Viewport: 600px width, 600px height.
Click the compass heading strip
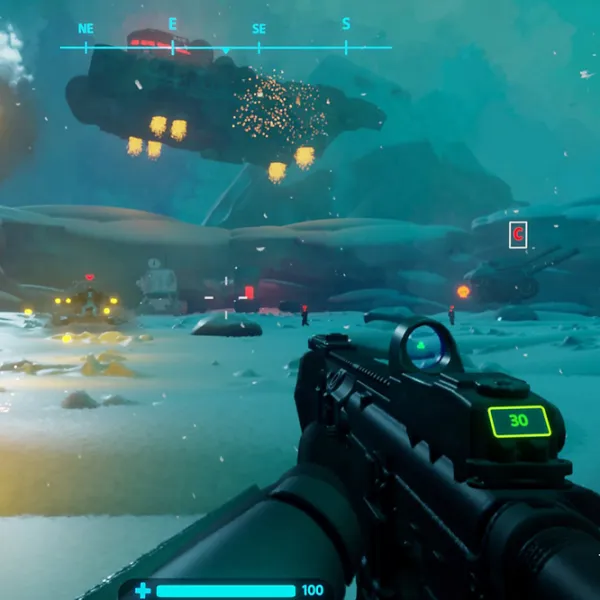225,46
